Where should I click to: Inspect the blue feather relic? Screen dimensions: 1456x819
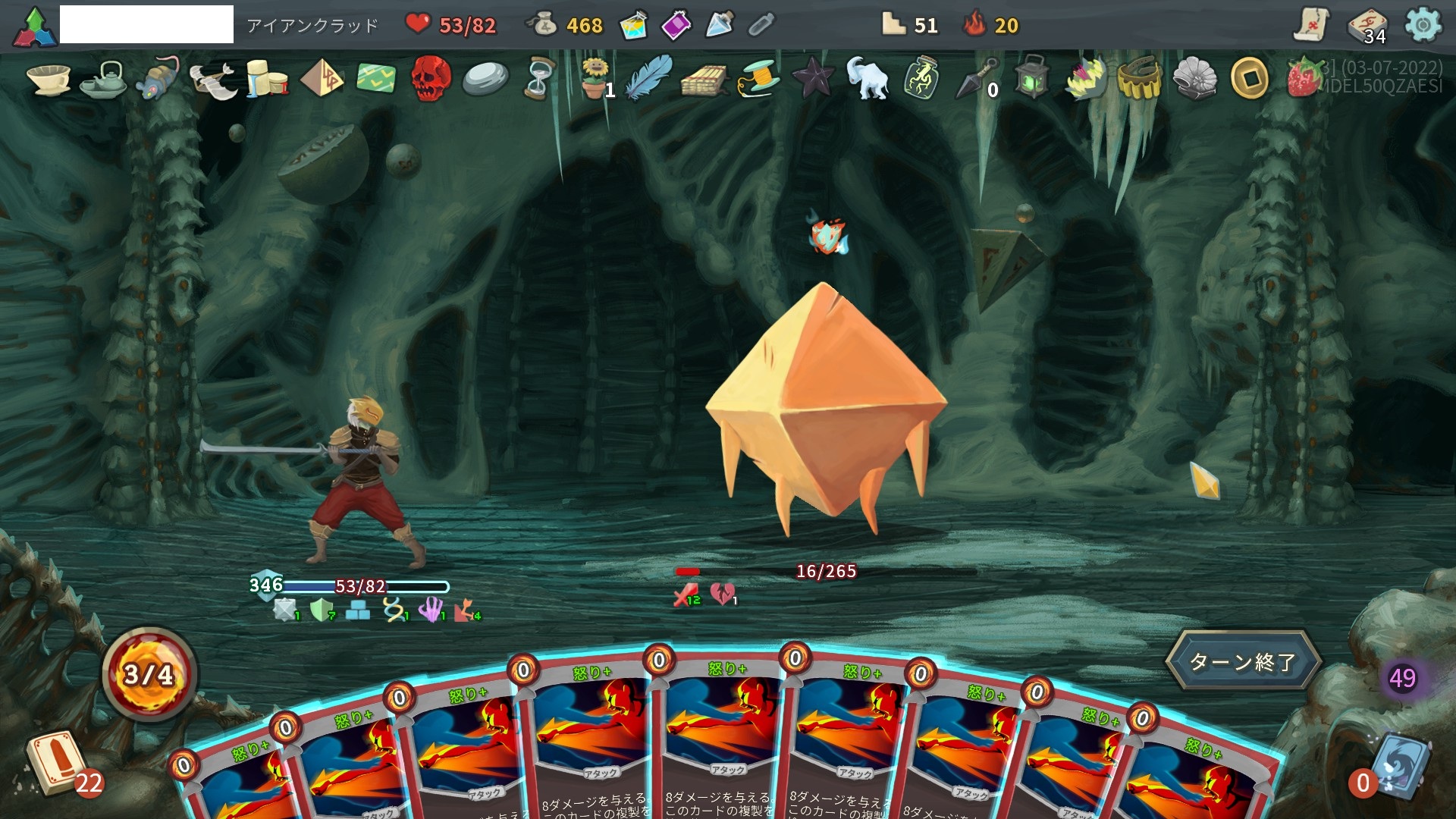tap(650, 78)
